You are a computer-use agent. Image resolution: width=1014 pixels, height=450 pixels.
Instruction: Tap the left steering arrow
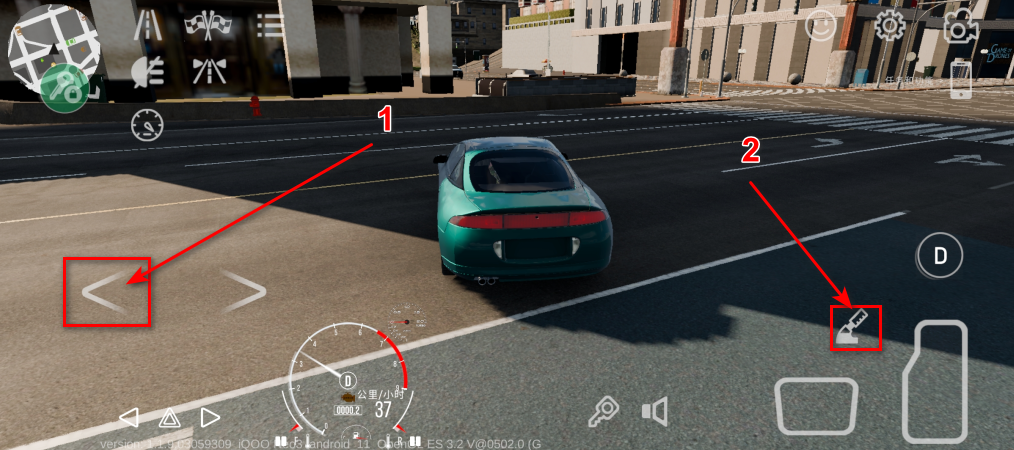(106, 291)
